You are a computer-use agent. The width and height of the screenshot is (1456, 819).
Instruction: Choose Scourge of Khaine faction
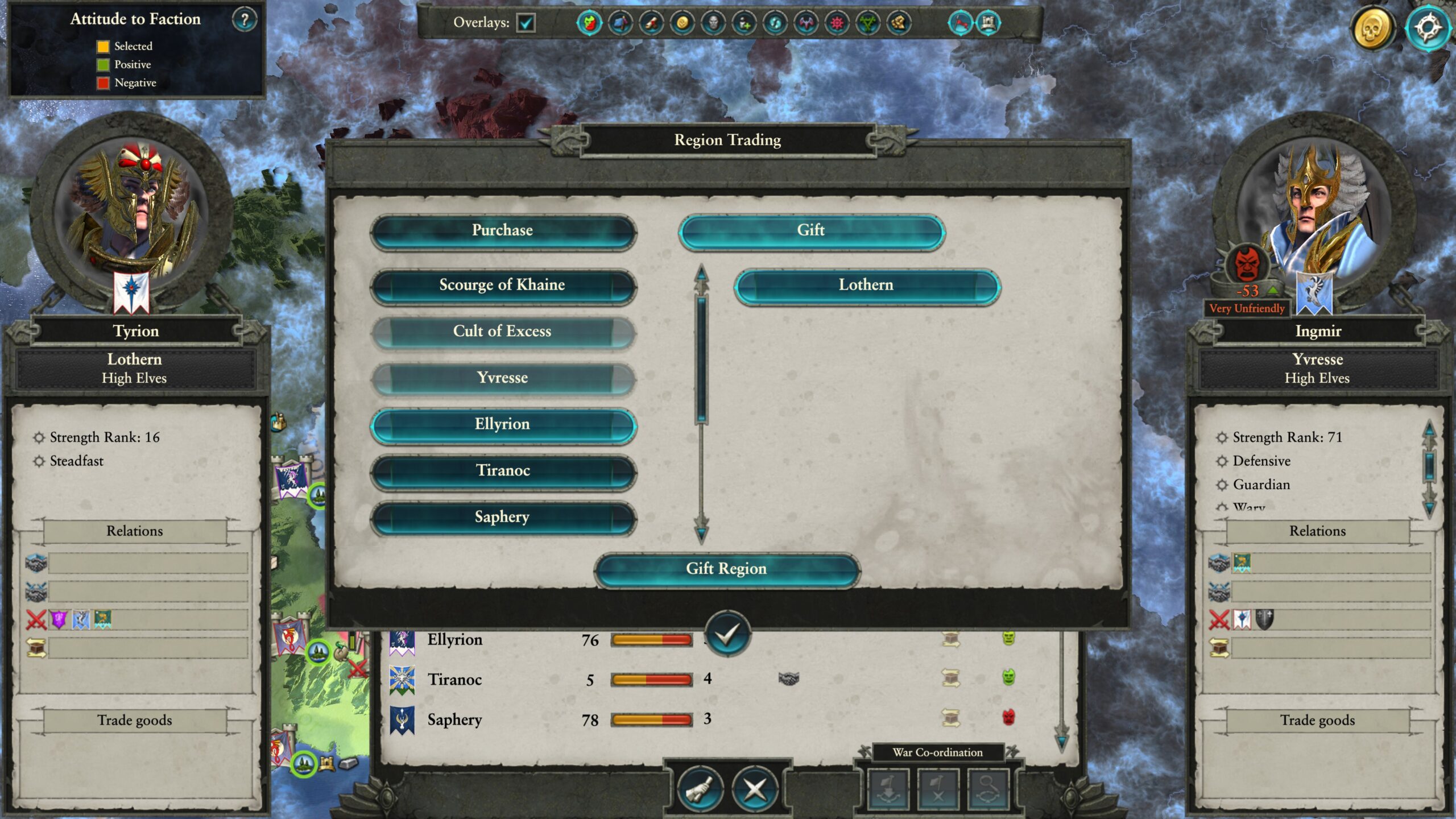click(503, 286)
